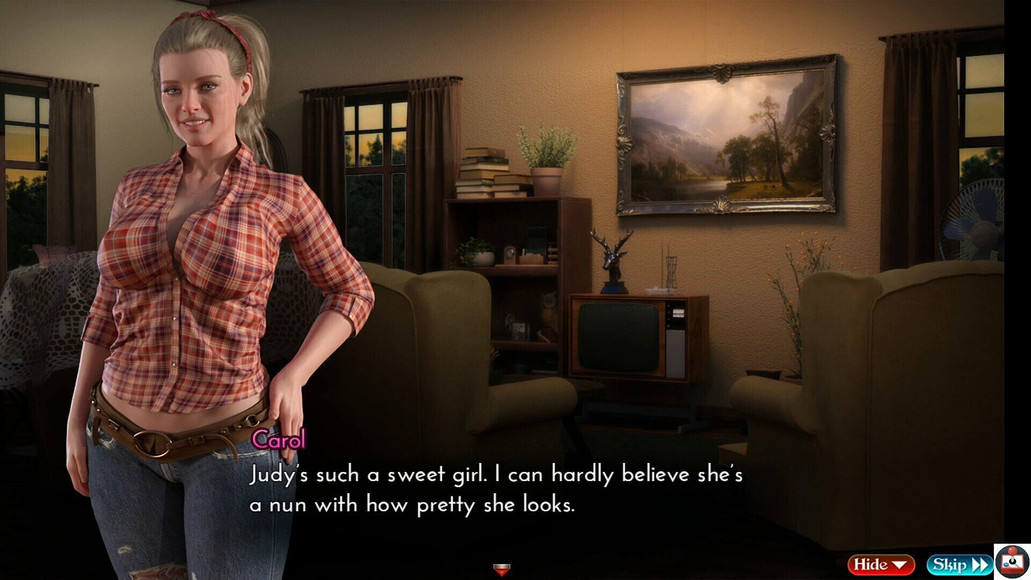Hide the dialogue box with the Hide button
Image resolution: width=1031 pixels, height=580 pixels.
(x=880, y=565)
